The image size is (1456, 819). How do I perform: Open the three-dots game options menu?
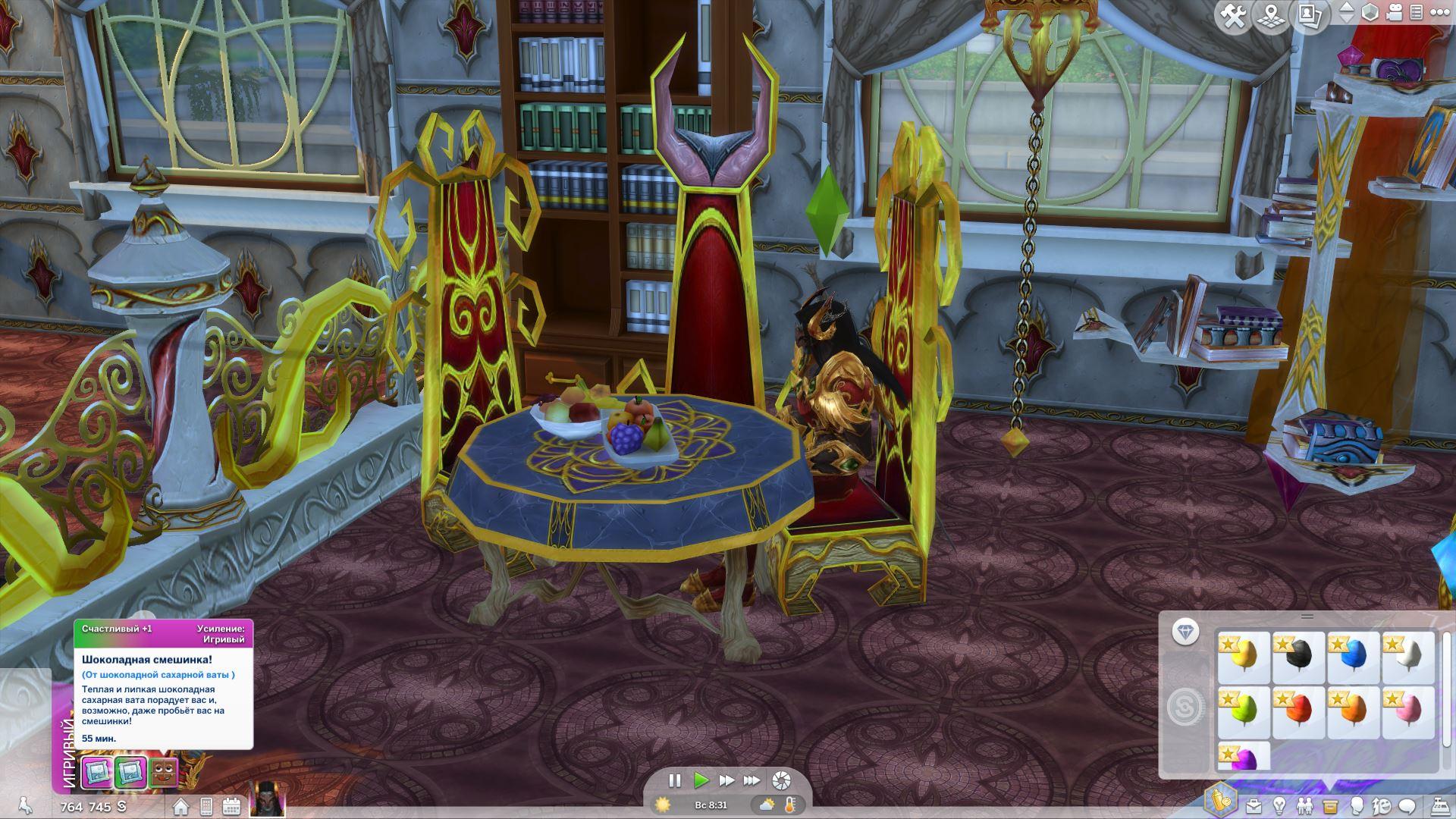[x=1438, y=13]
